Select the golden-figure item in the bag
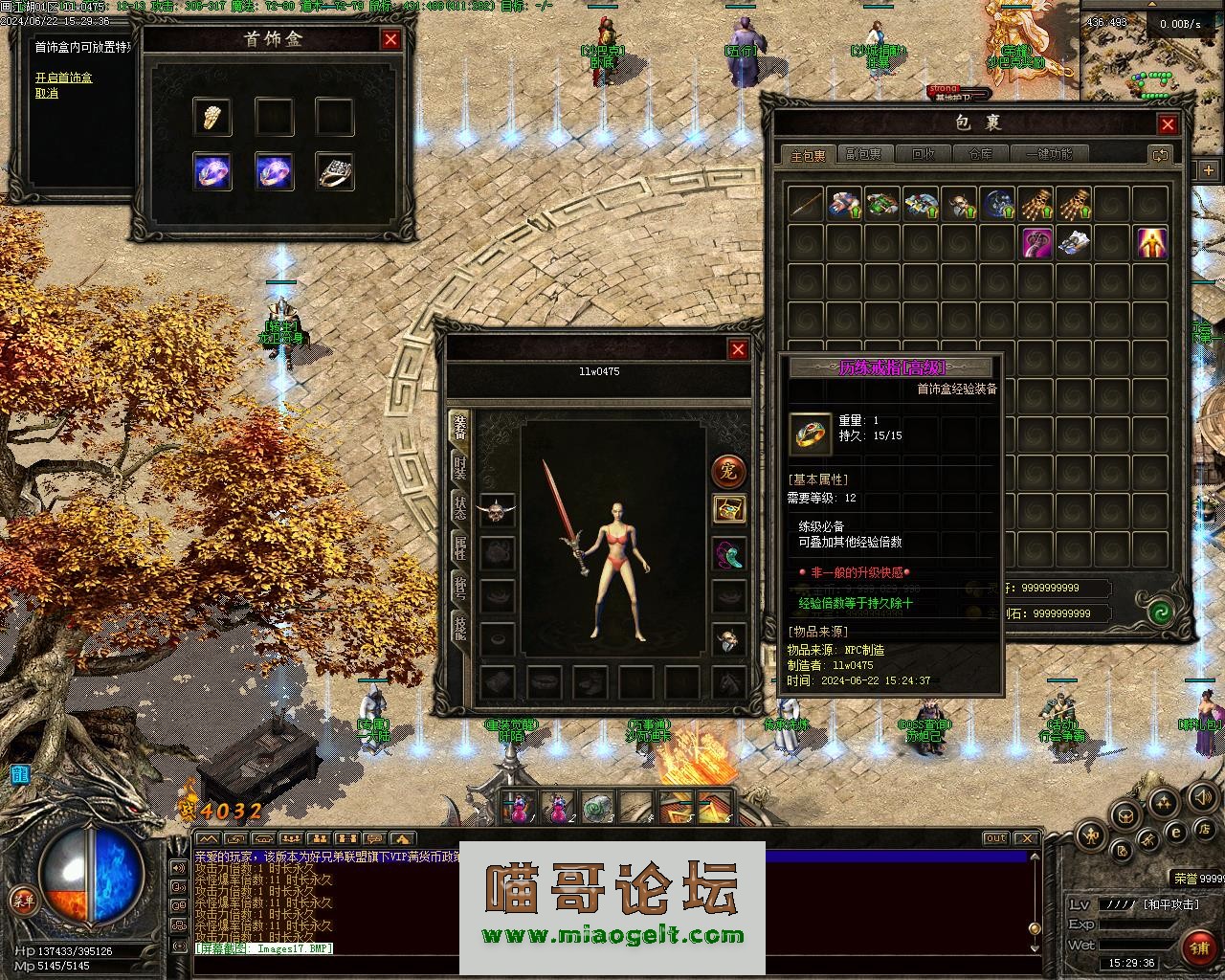Viewport: 1225px width, 980px height. 1150,243
